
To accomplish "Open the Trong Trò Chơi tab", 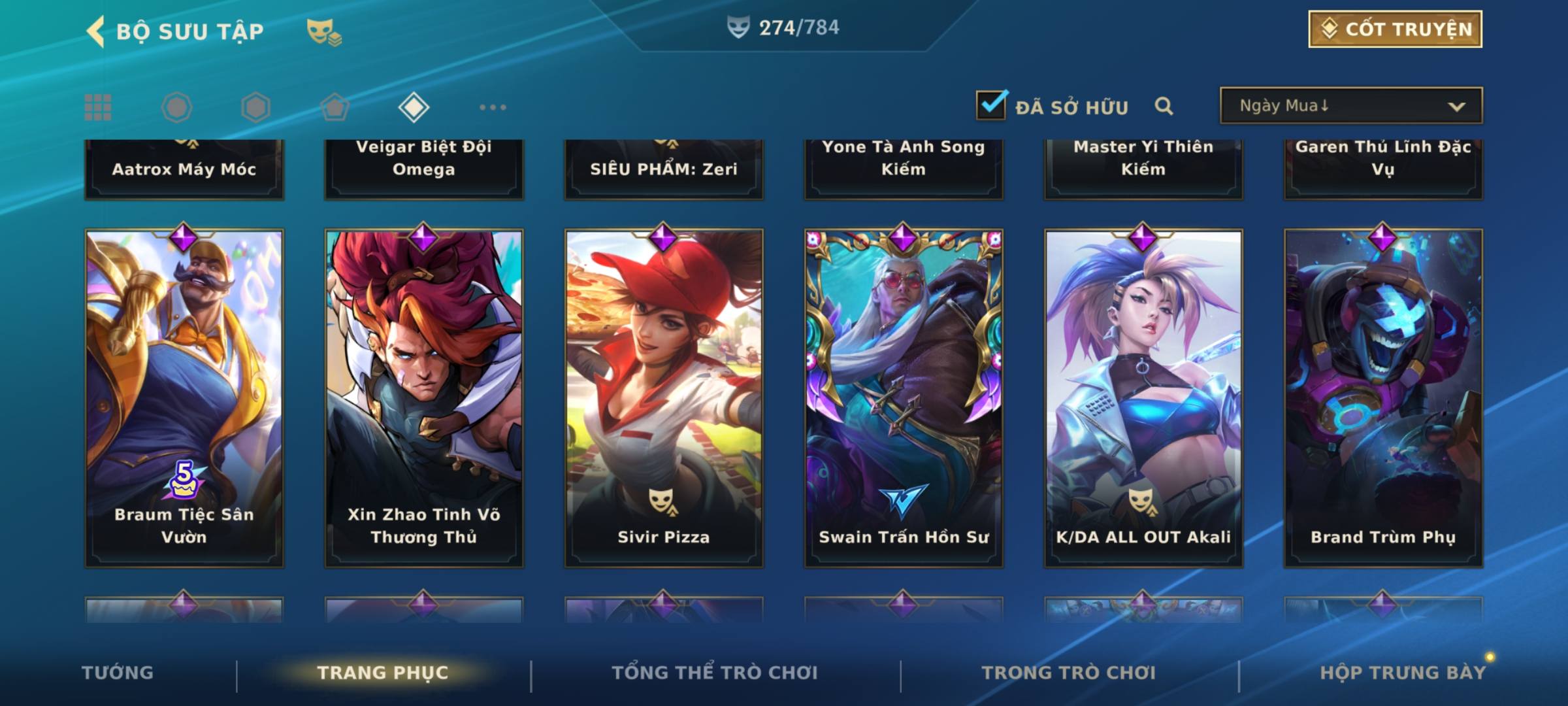I will [1069, 673].
